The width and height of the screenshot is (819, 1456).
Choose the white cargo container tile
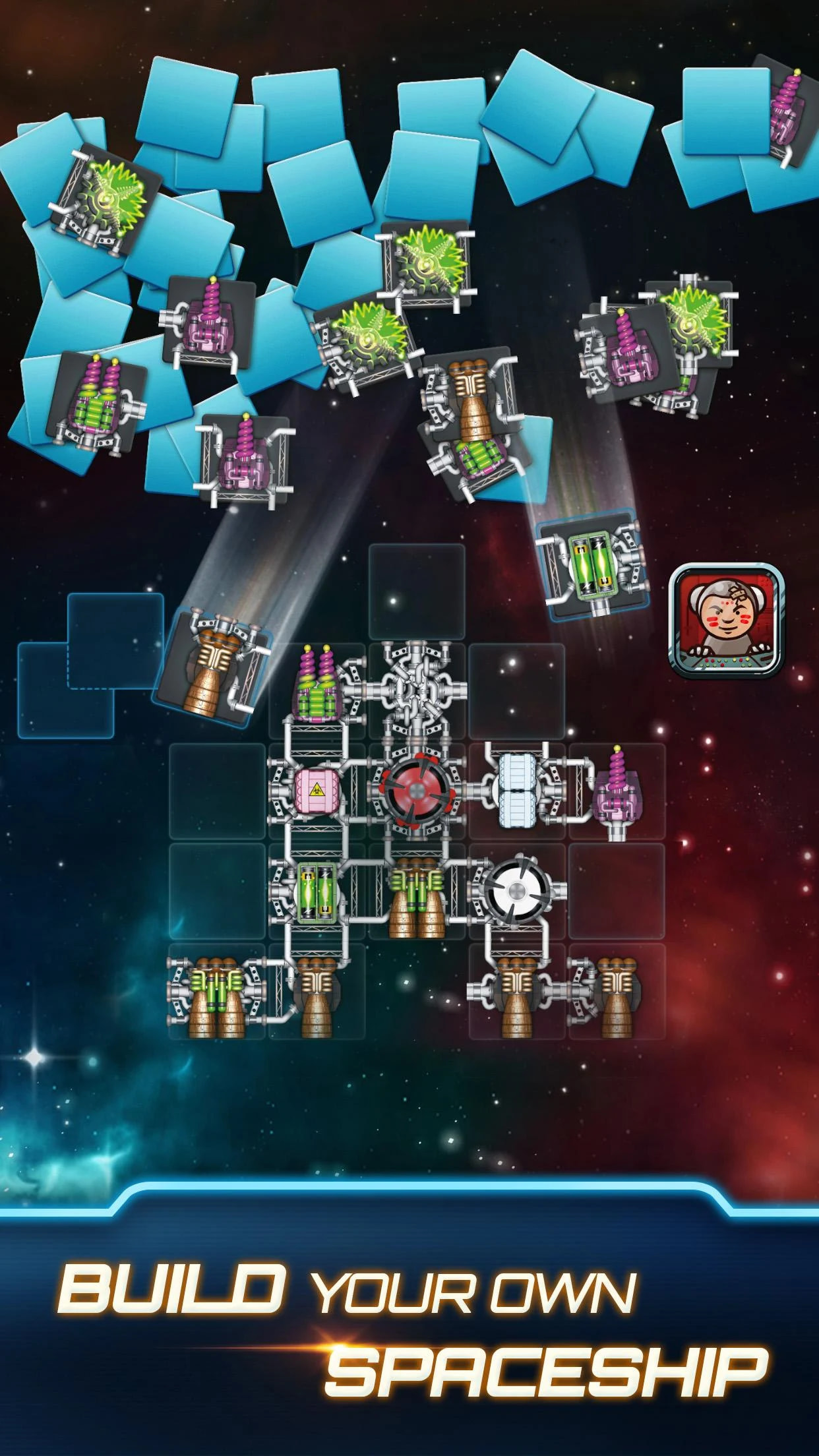tap(520, 791)
